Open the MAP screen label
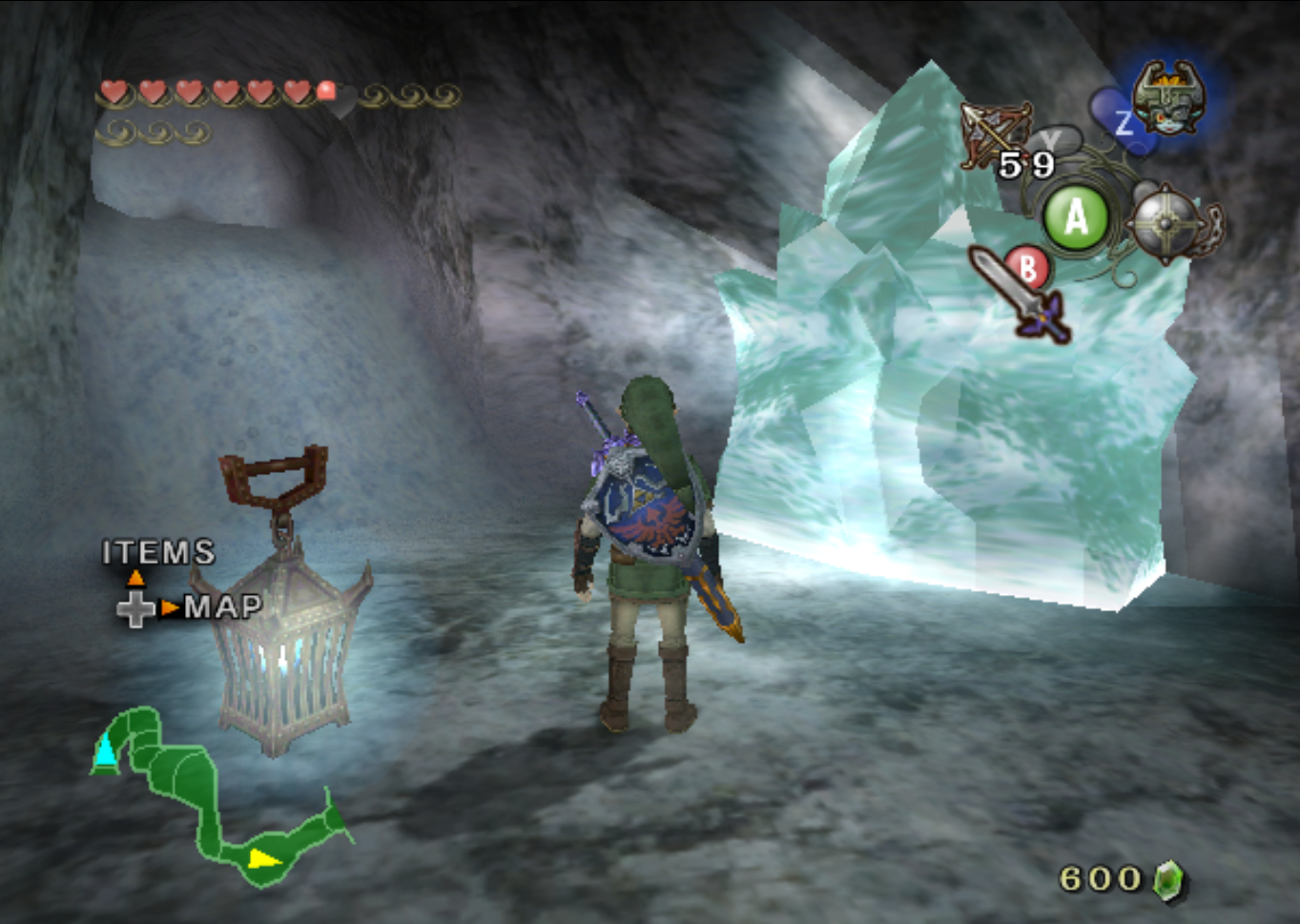Image resolution: width=1300 pixels, height=924 pixels. 222,606
